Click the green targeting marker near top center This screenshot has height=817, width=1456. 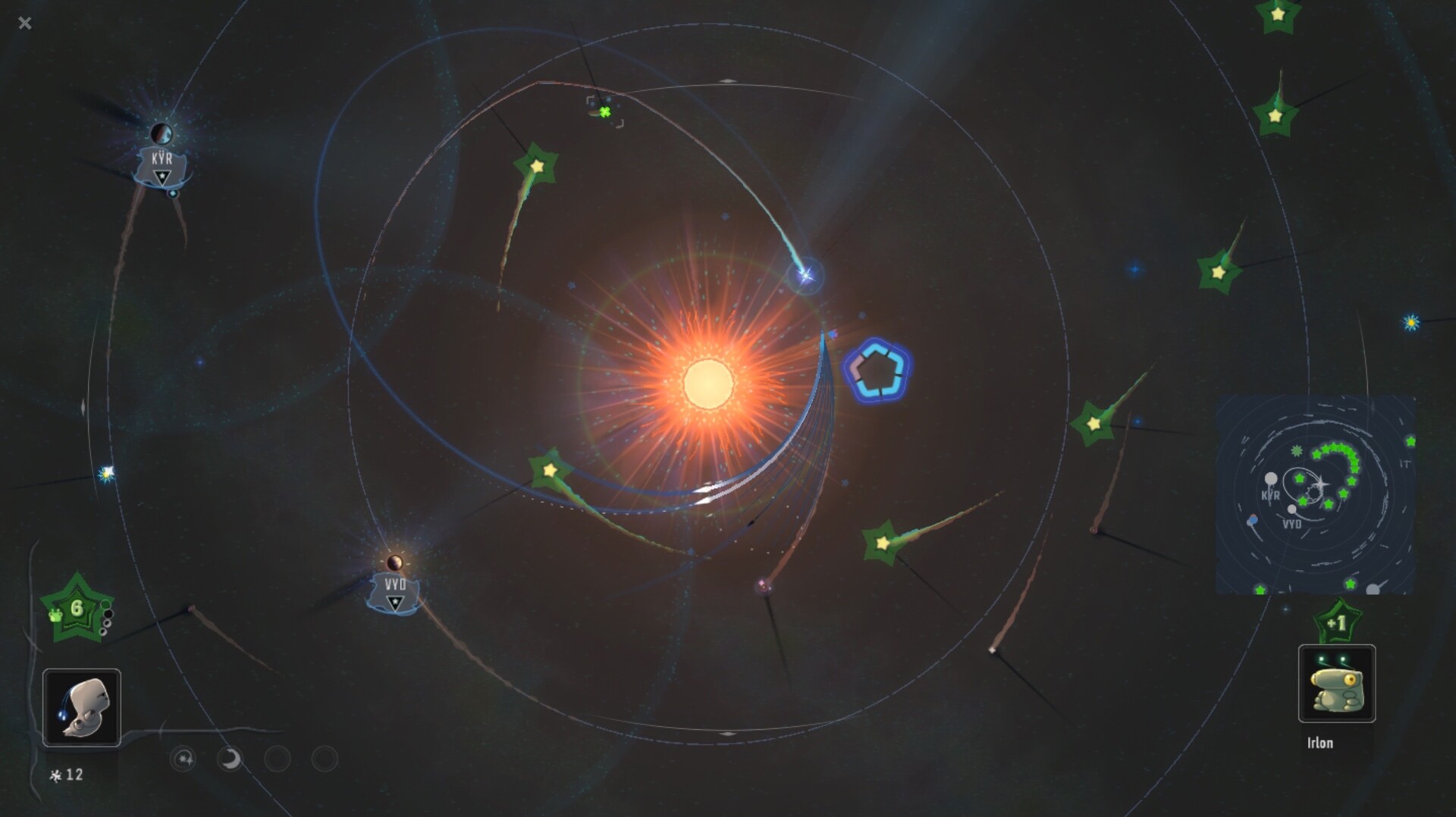coord(603,111)
